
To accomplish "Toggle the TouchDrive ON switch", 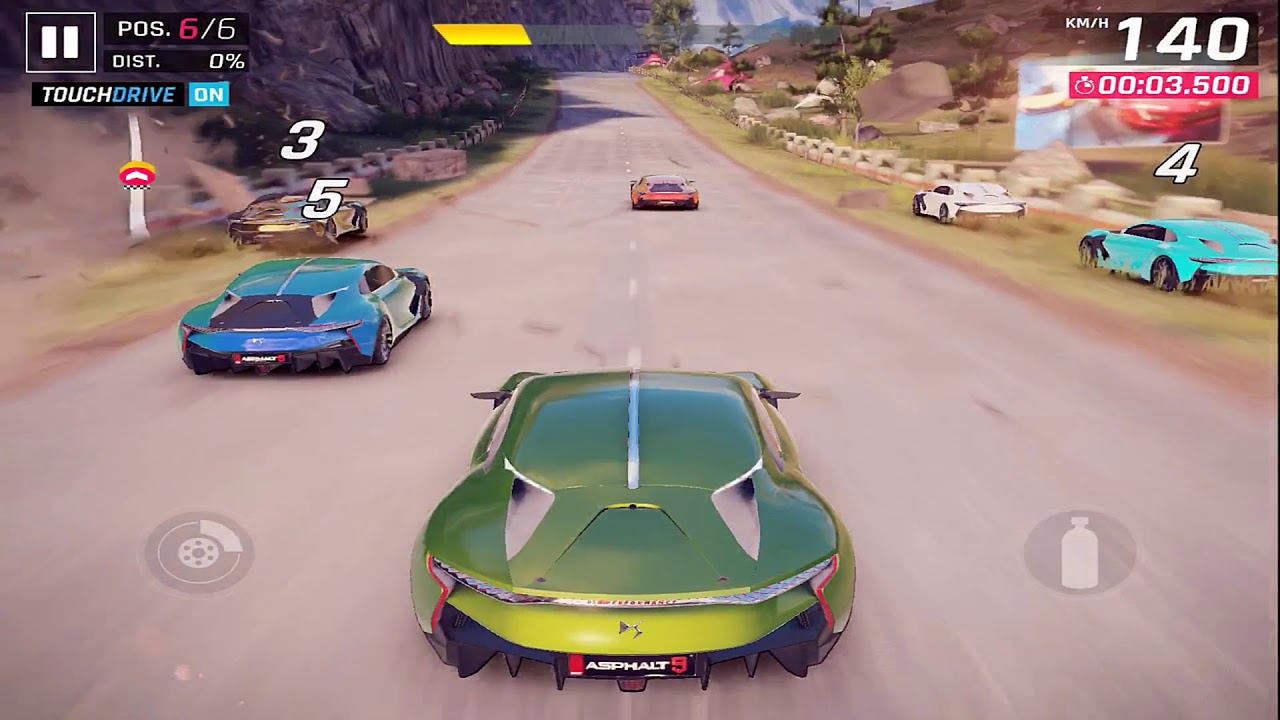I will [x=209, y=95].
